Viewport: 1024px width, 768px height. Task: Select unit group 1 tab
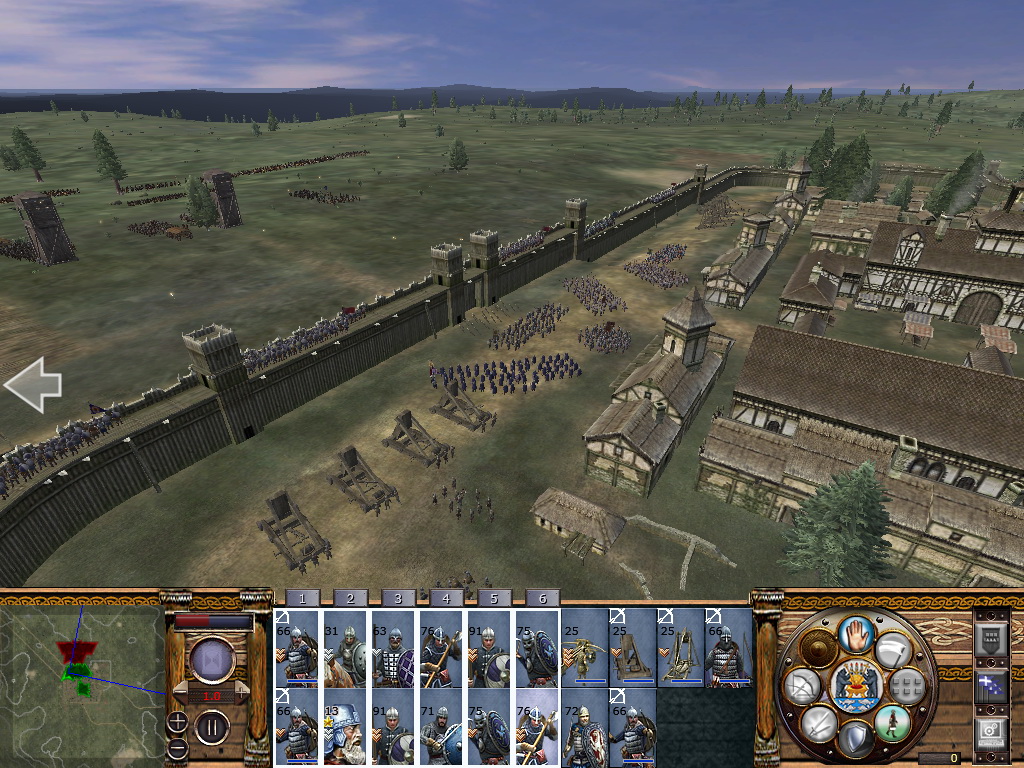click(302, 598)
